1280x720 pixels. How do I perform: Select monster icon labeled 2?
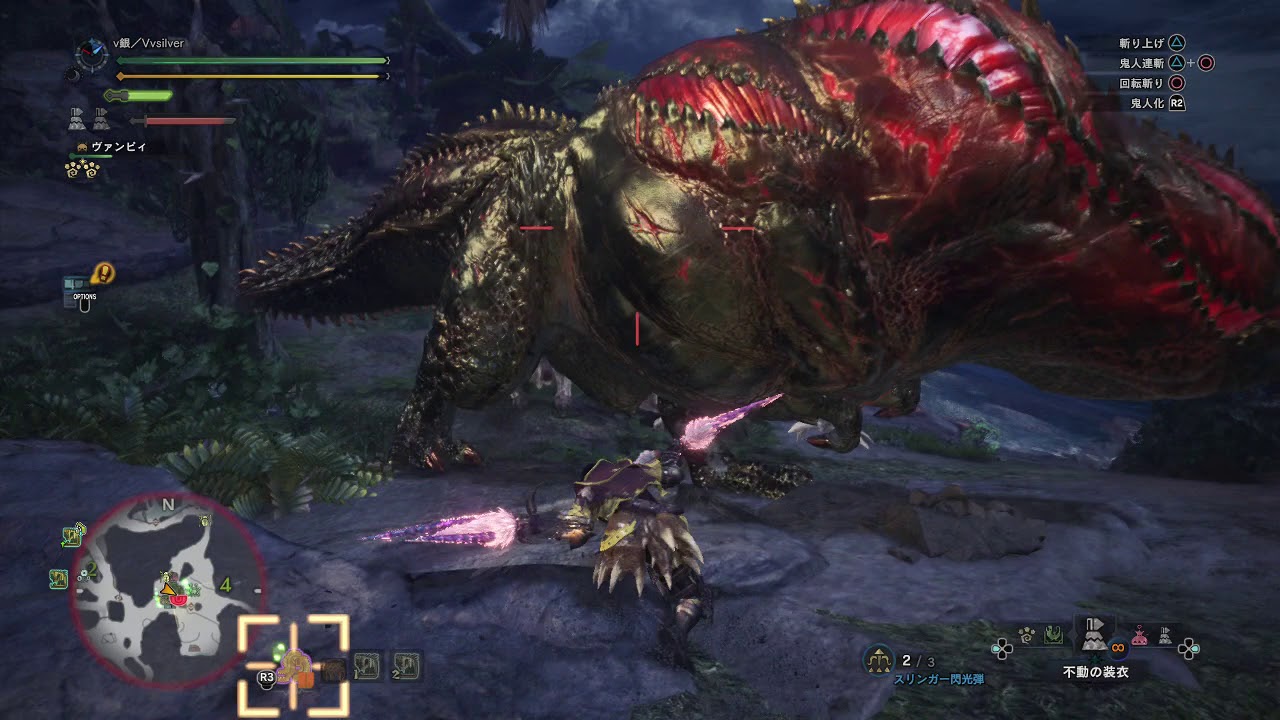click(x=407, y=665)
